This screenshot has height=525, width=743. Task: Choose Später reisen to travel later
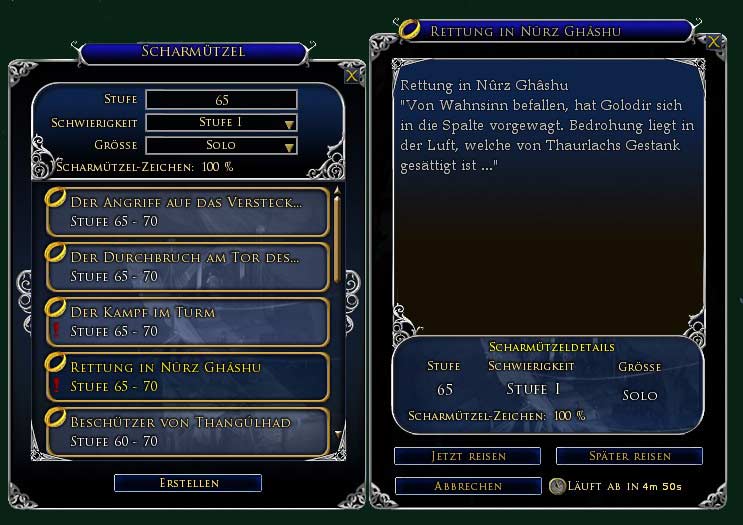629,456
